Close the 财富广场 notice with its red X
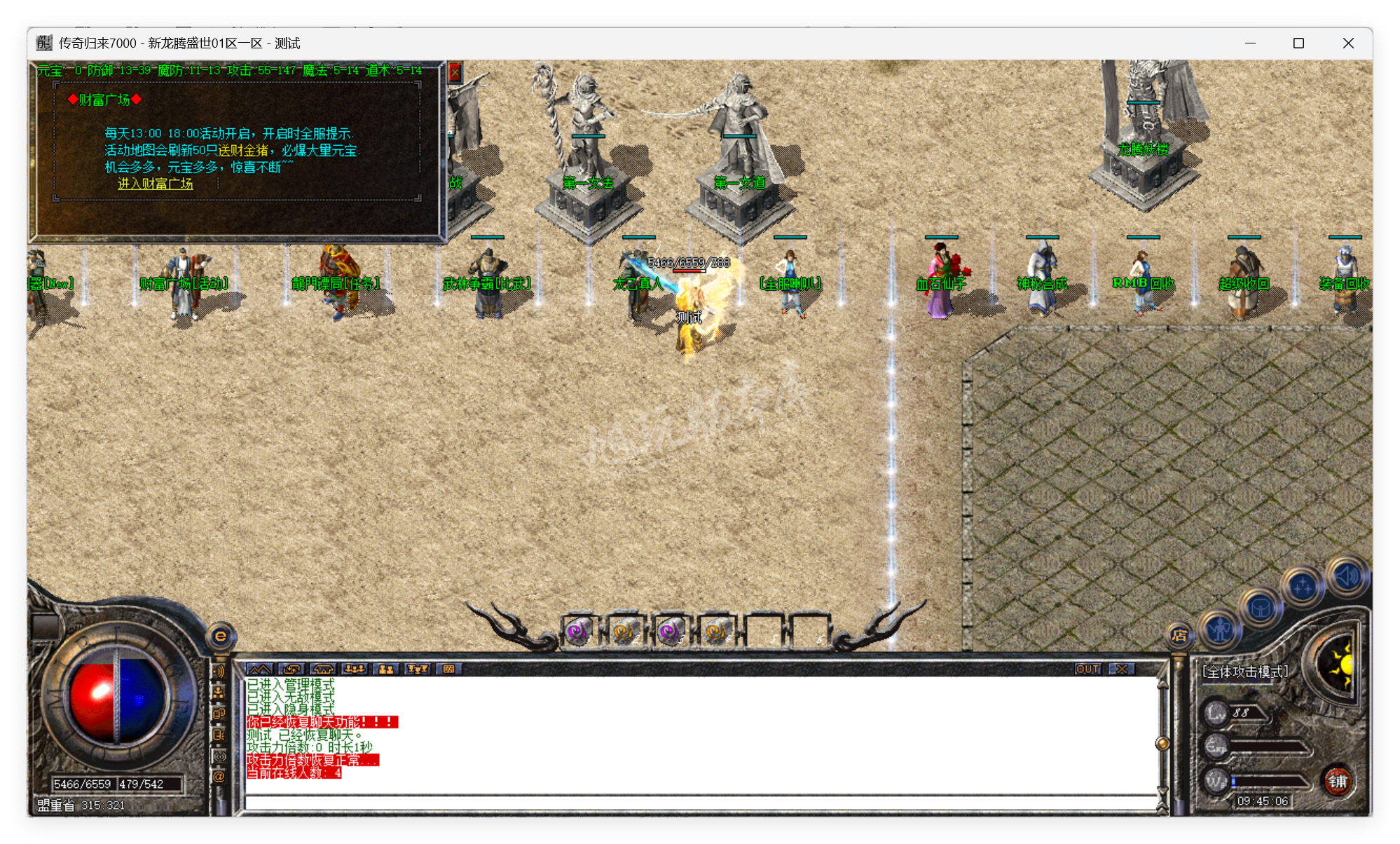The width and height of the screenshot is (1400, 844). (x=456, y=72)
